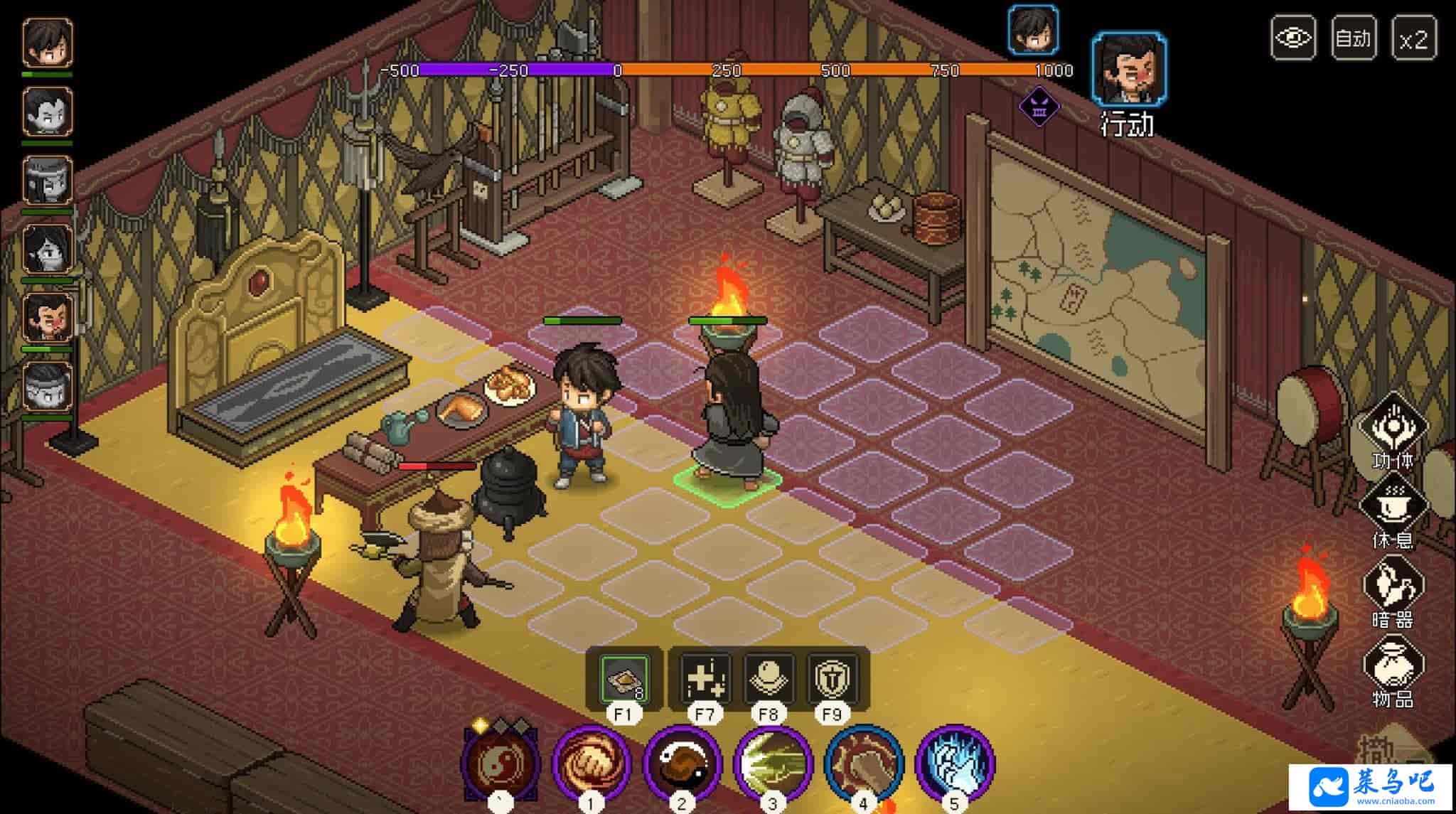Activate the F9 sword shield skill
This screenshot has width=1456, height=814.
pos(831,679)
